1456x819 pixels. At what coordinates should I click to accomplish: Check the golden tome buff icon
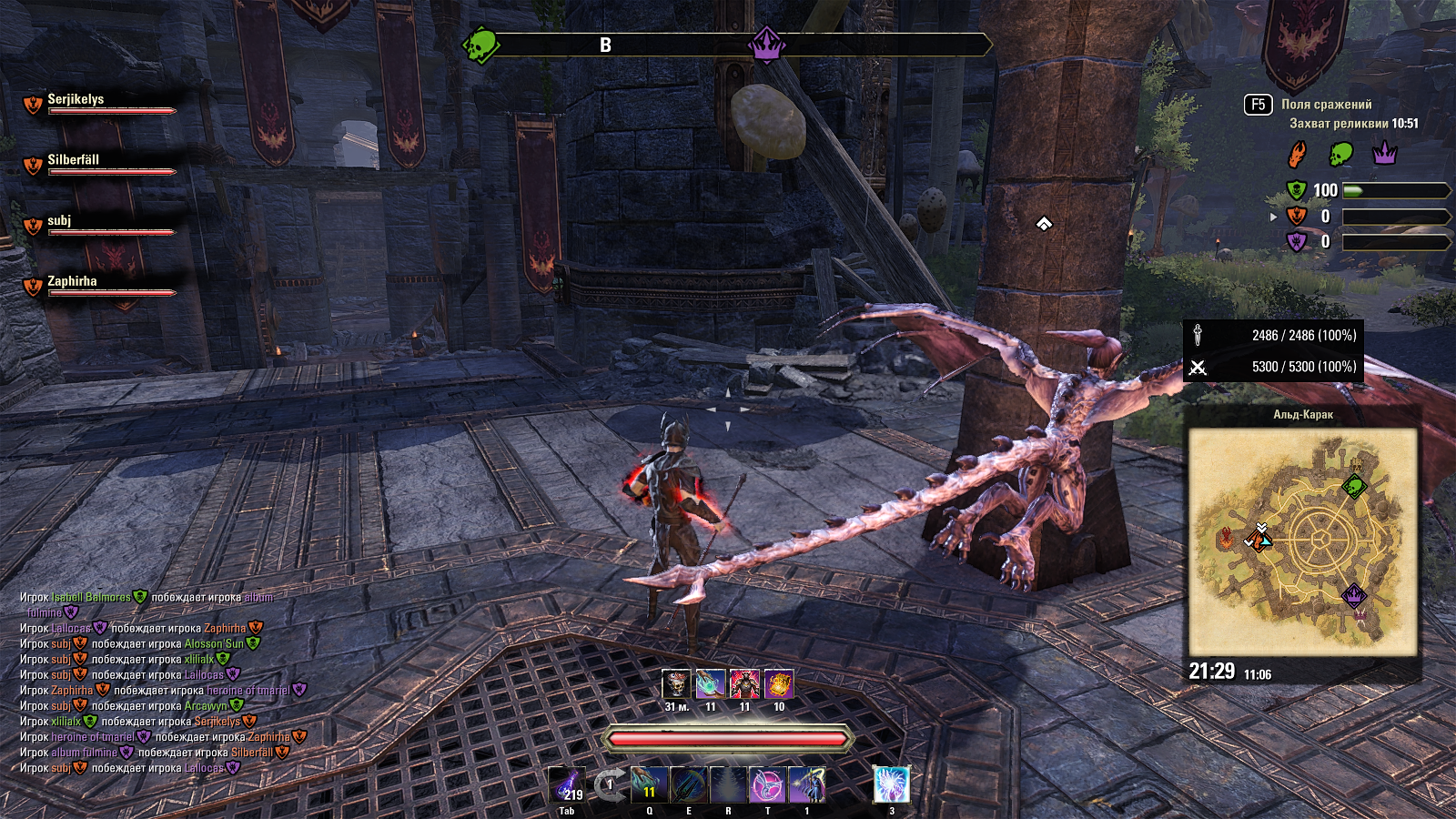click(x=779, y=684)
